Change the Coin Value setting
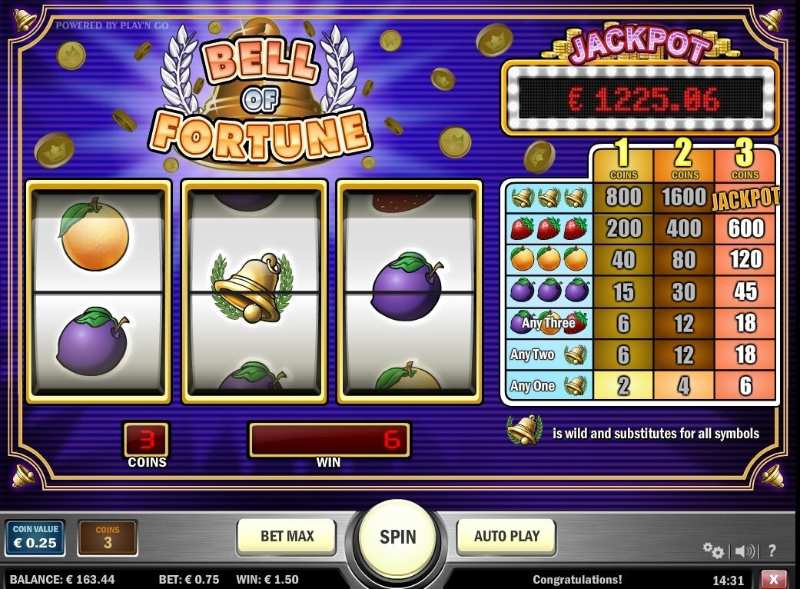This screenshot has width=800, height=589. tap(35, 539)
